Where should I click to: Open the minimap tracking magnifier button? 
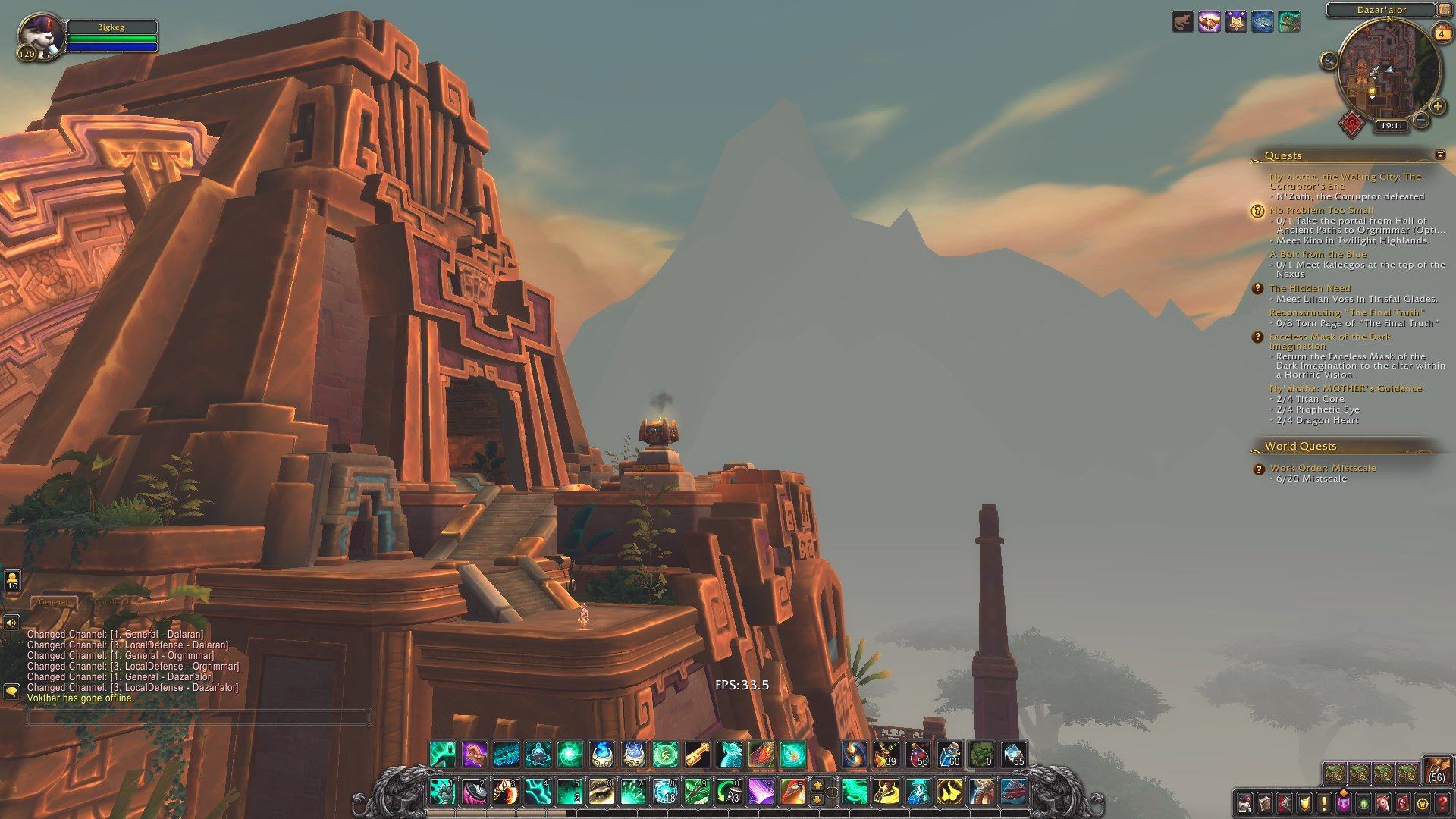pyautogui.click(x=1329, y=61)
